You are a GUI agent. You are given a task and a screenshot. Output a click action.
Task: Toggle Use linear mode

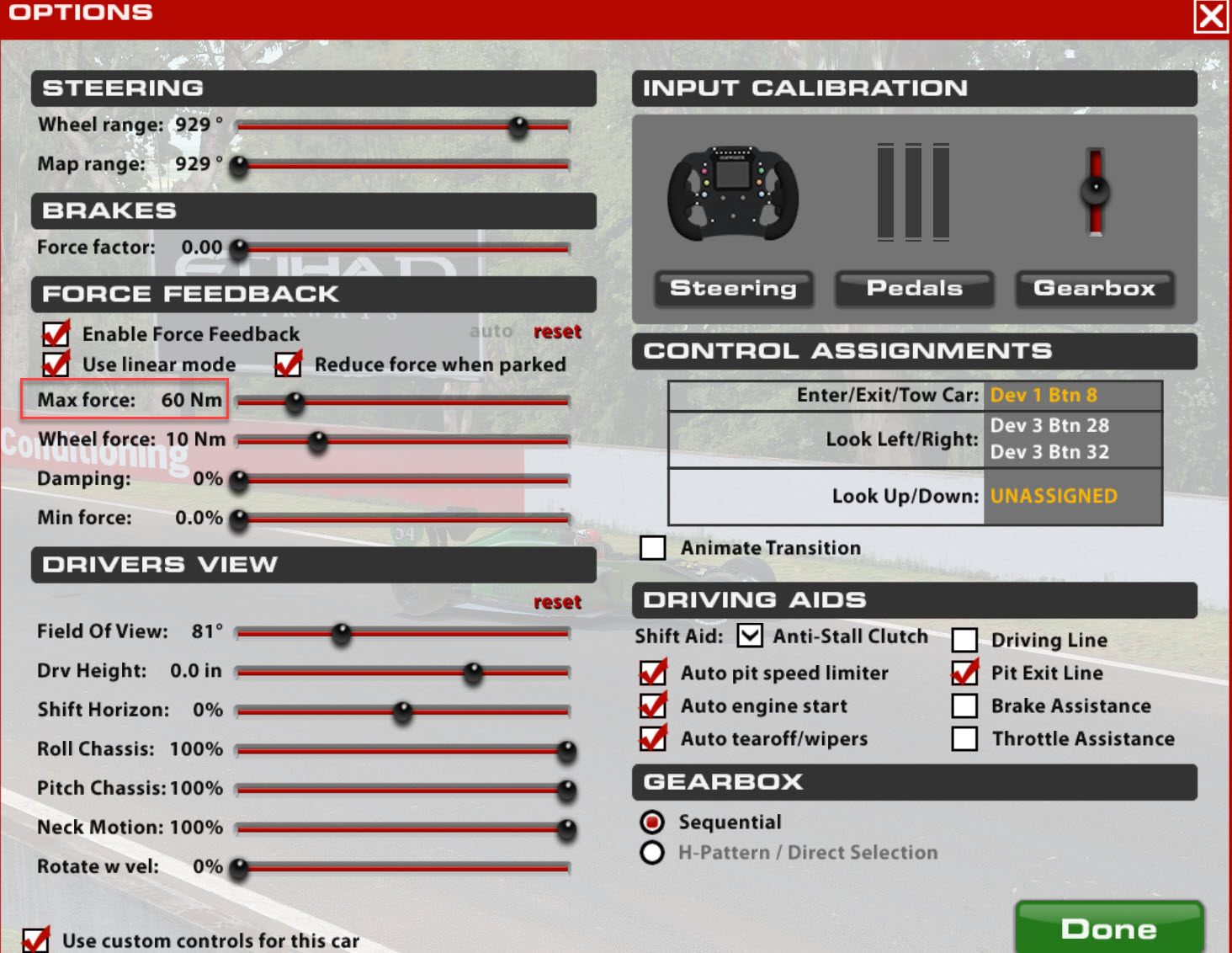click(x=55, y=364)
